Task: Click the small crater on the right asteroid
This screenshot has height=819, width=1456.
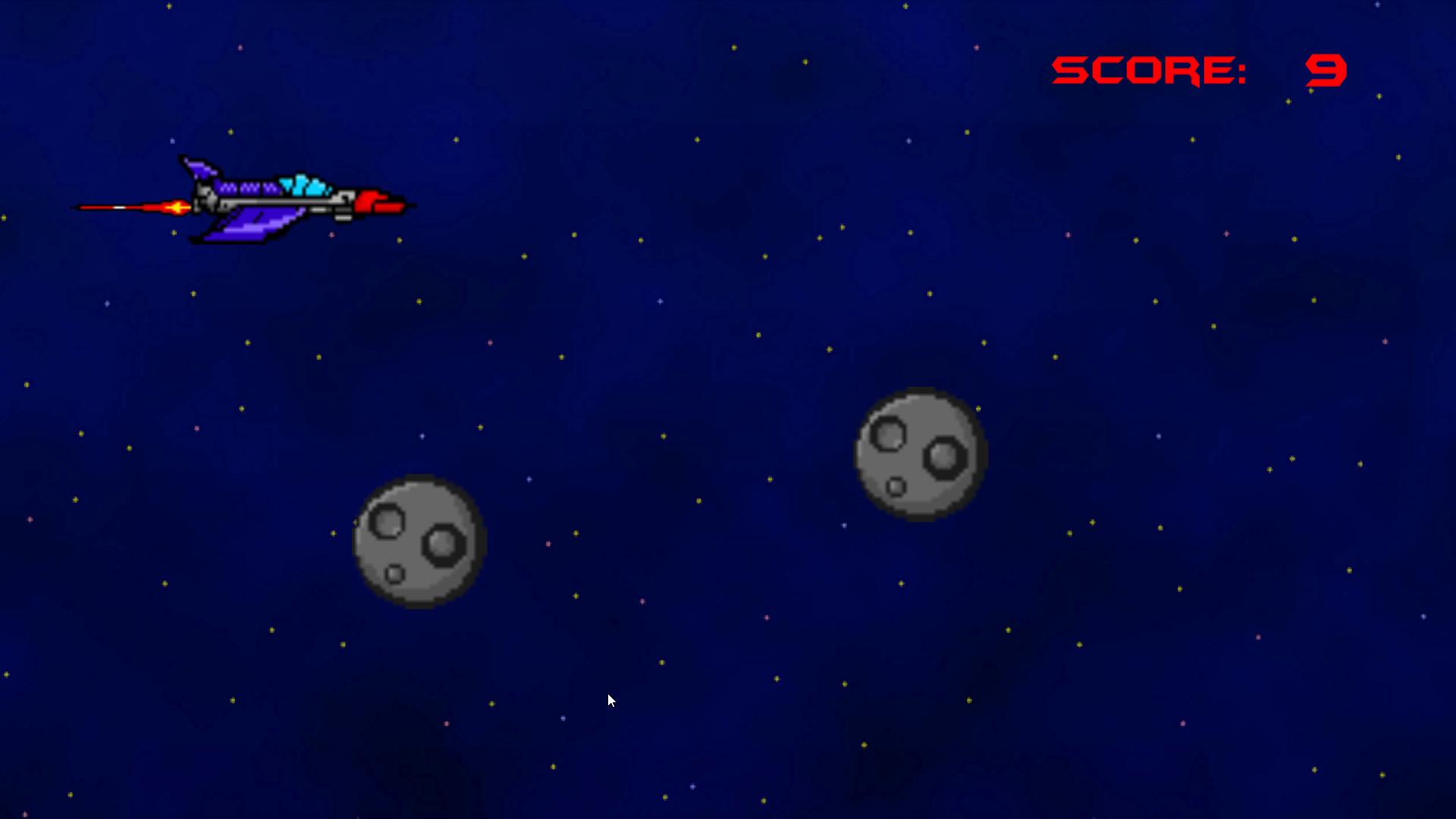Action: [896, 488]
